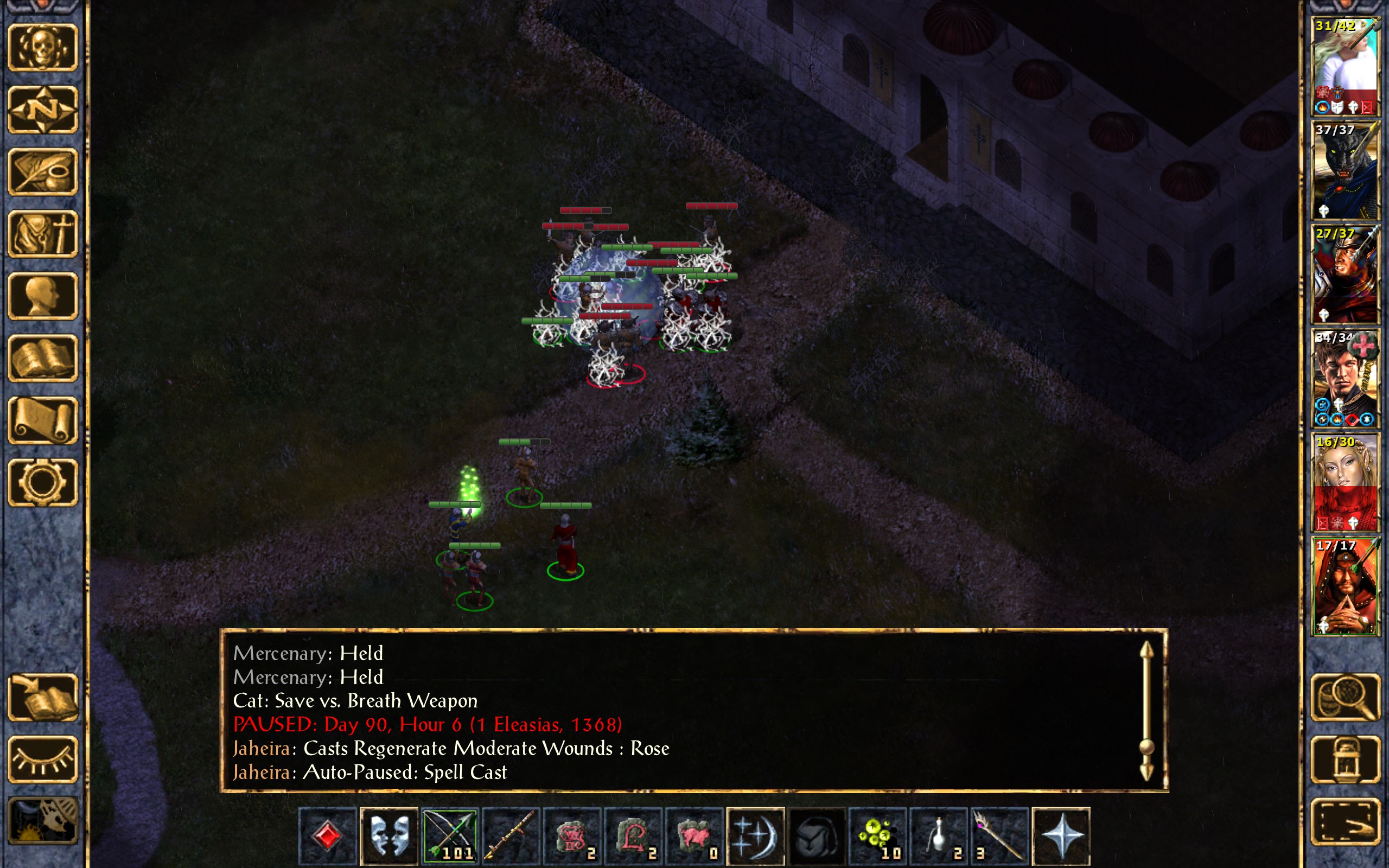Select the red-hooded mage portrait

point(1345,586)
